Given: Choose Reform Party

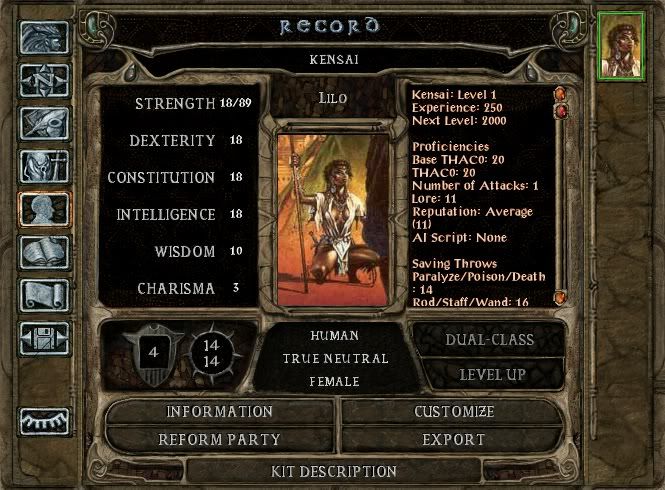Looking at the screenshot, I should [219, 439].
